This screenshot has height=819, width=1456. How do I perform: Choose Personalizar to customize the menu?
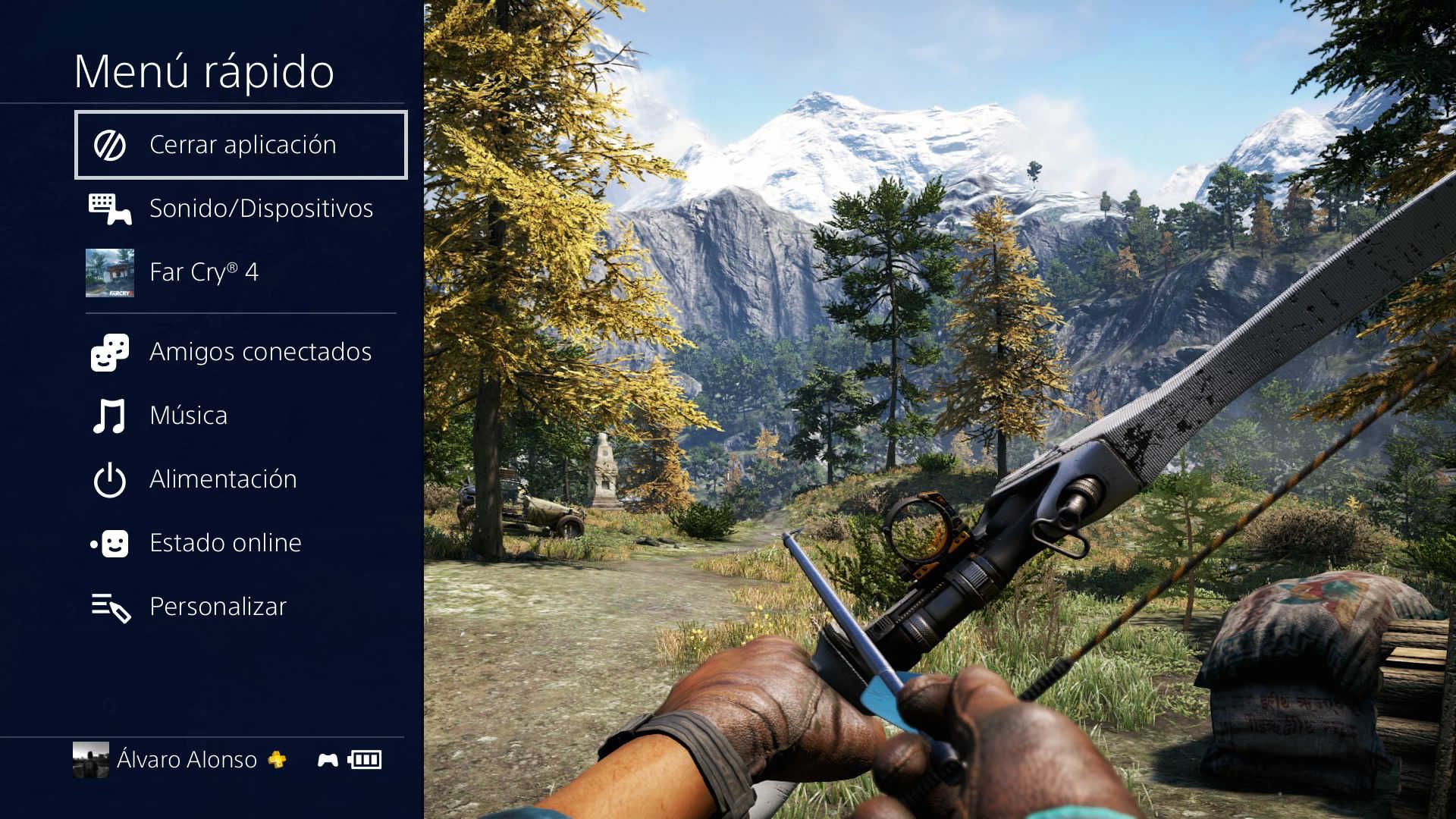[218, 607]
